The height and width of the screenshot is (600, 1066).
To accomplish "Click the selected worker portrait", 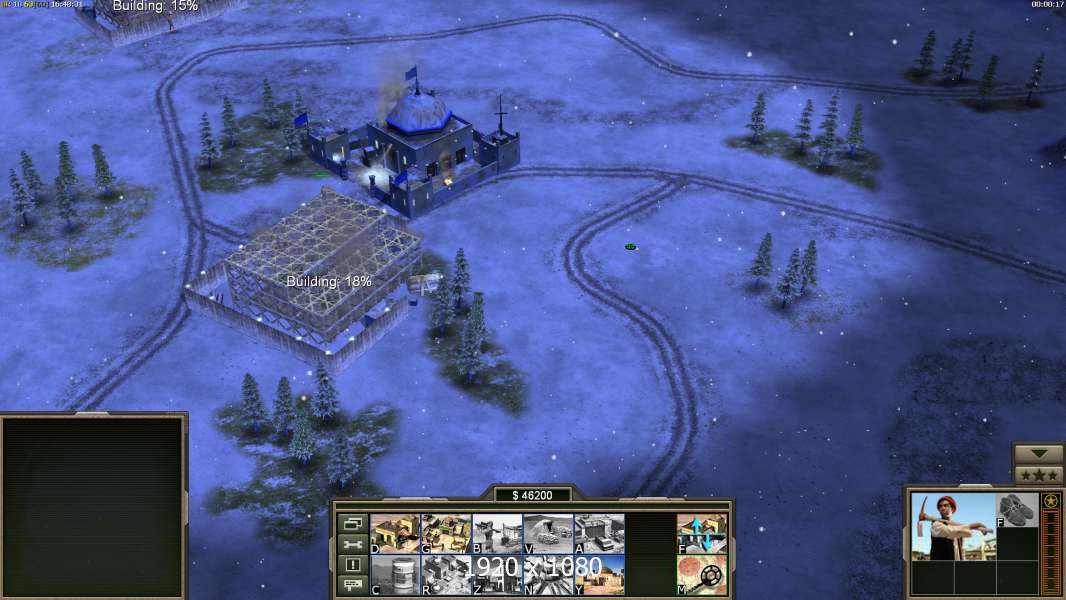I will (952, 526).
